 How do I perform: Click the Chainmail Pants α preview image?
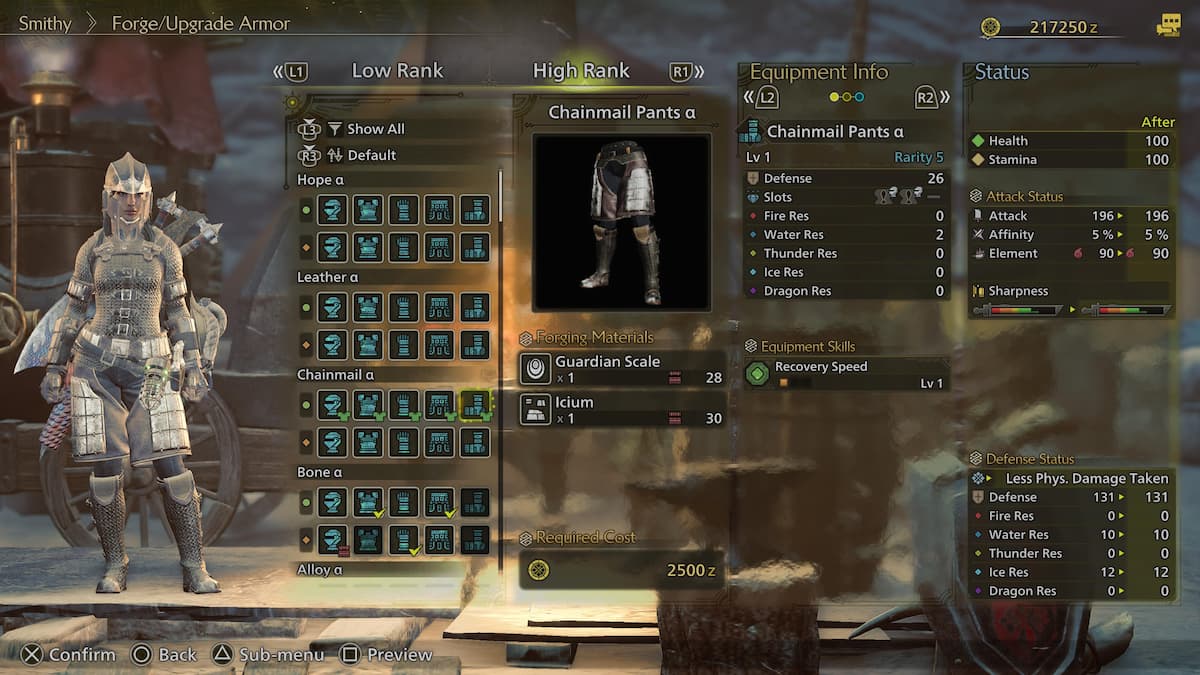coord(621,222)
